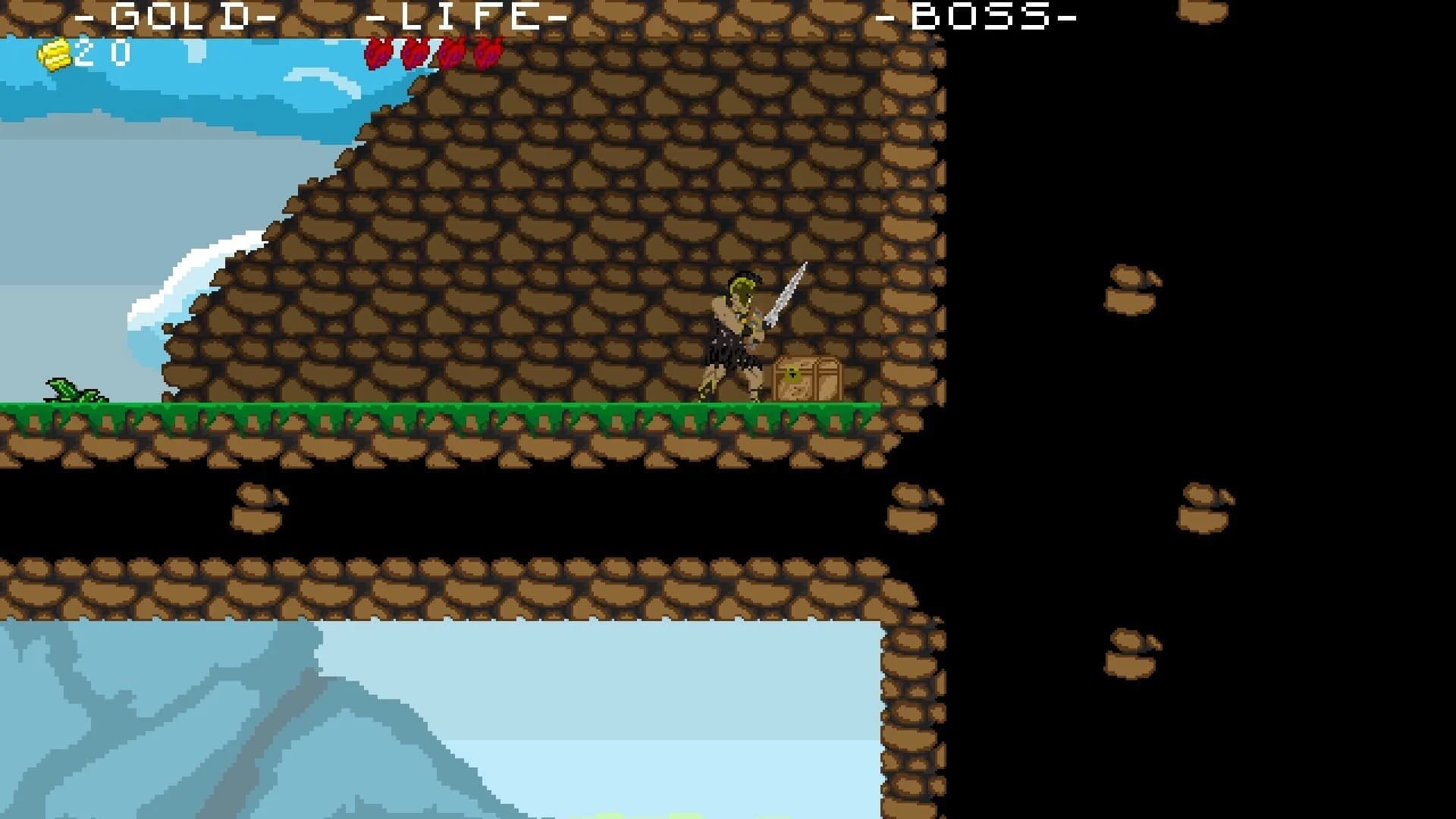Select the first heart under LIFE

pos(377,55)
